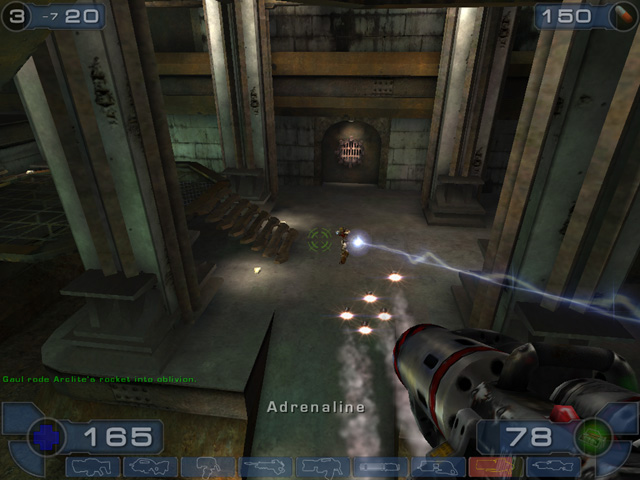Screen dimensions: 640x480
Task: Select the lightning gun weapon slot
Action: (549, 467)
